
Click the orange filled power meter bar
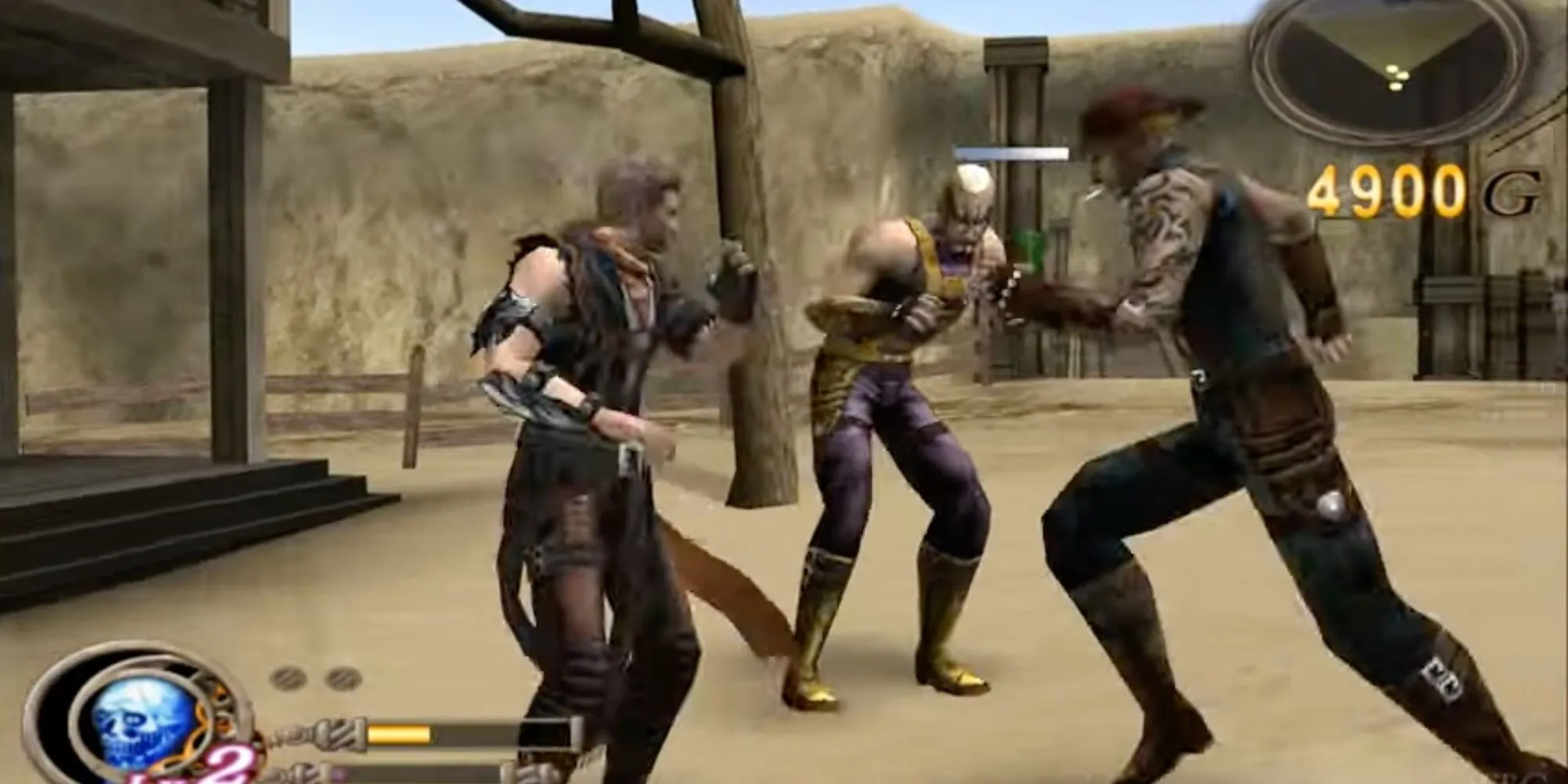click(400, 735)
